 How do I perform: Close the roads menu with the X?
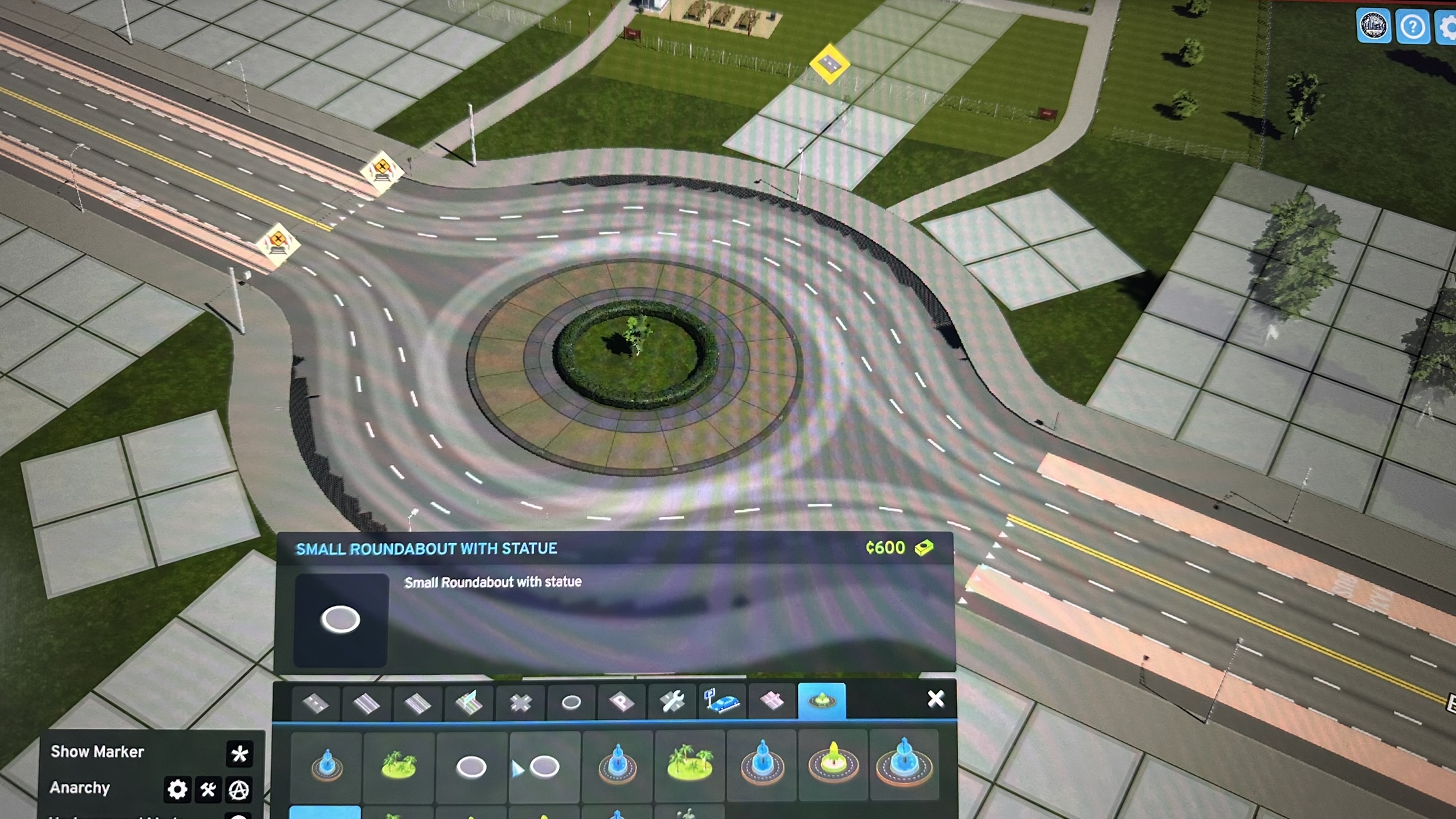click(x=936, y=698)
